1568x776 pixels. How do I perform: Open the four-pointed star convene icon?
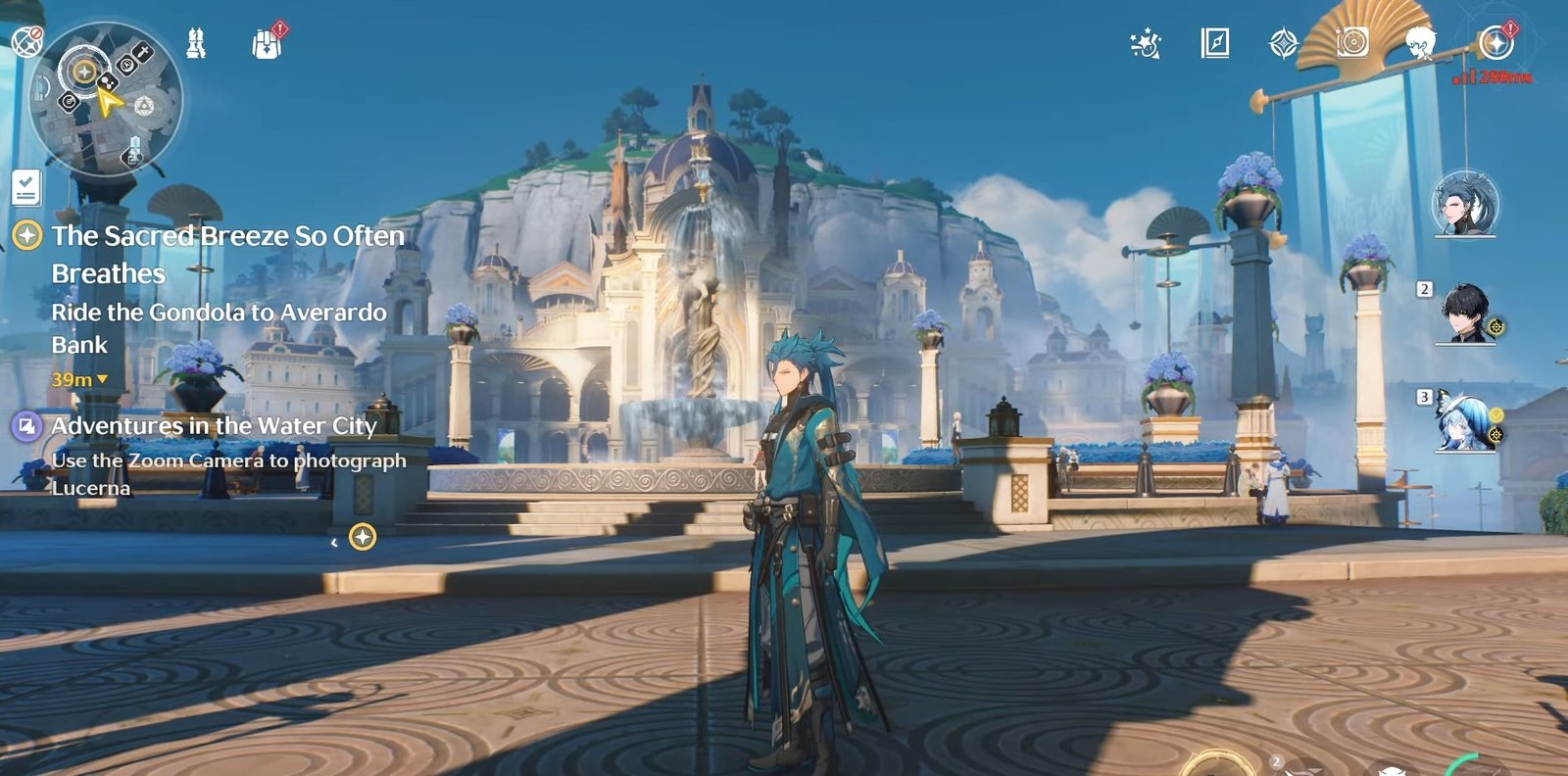click(1284, 43)
